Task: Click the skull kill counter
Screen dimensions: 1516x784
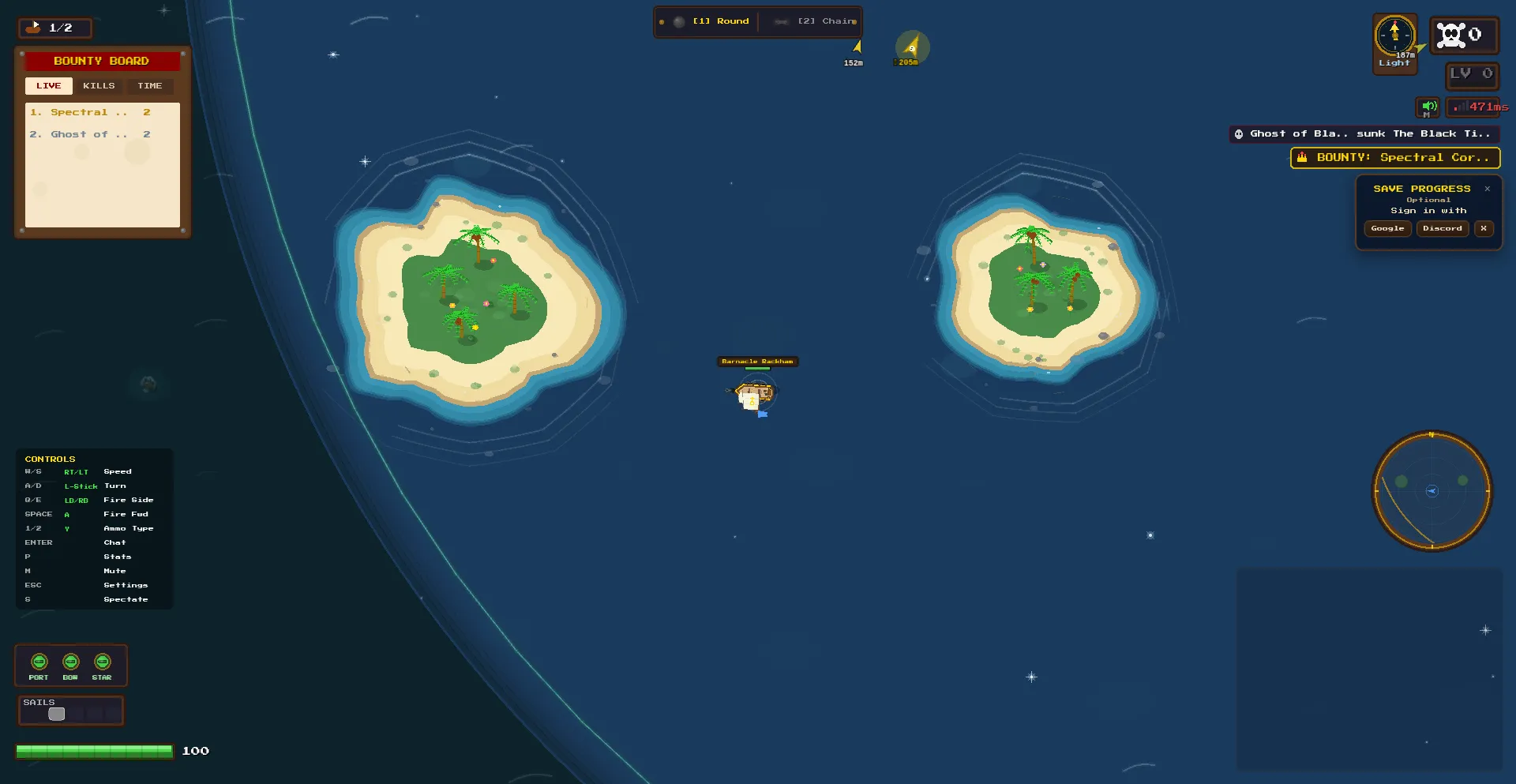Action: point(1463,35)
